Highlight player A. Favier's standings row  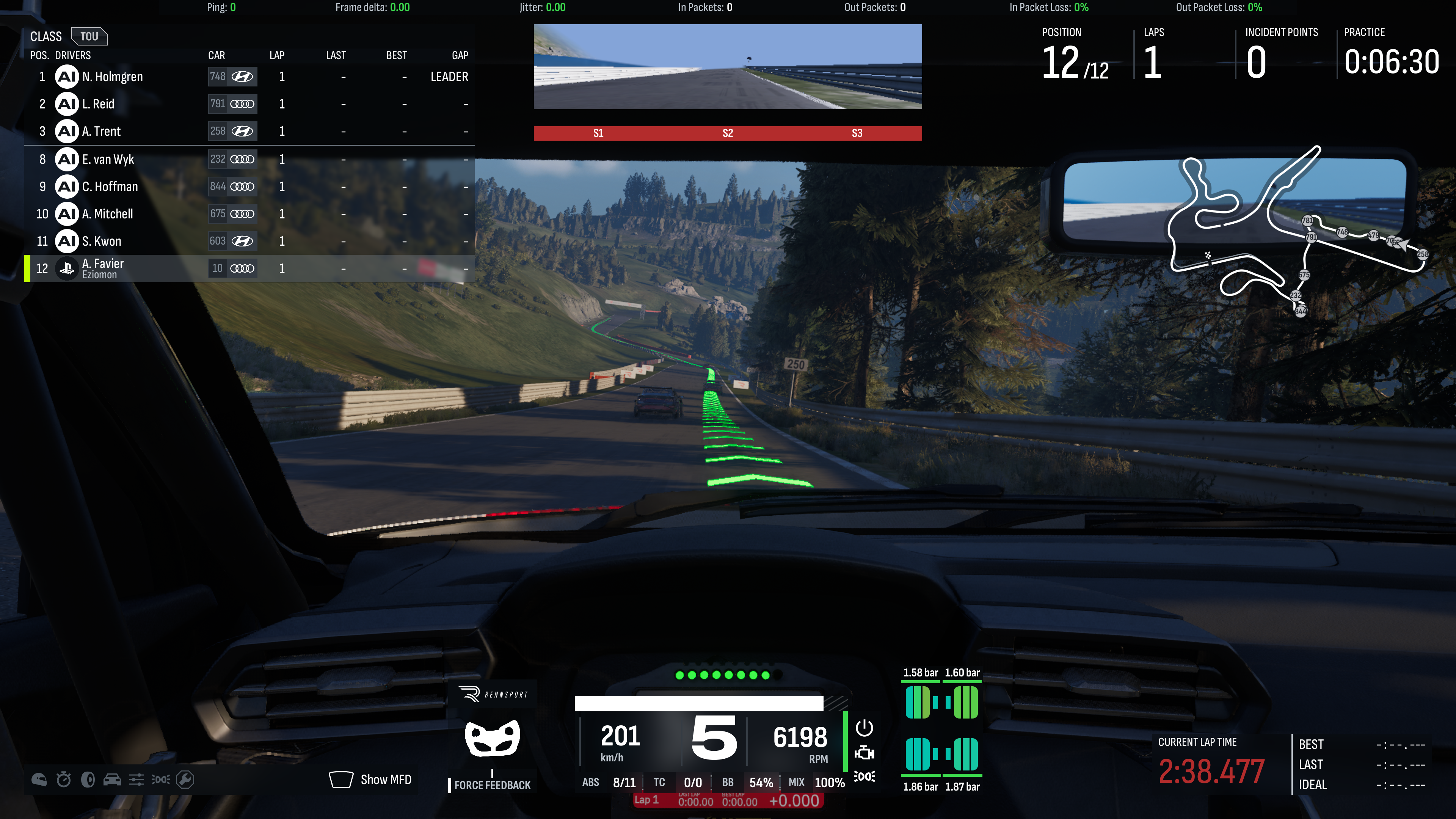[x=249, y=268]
